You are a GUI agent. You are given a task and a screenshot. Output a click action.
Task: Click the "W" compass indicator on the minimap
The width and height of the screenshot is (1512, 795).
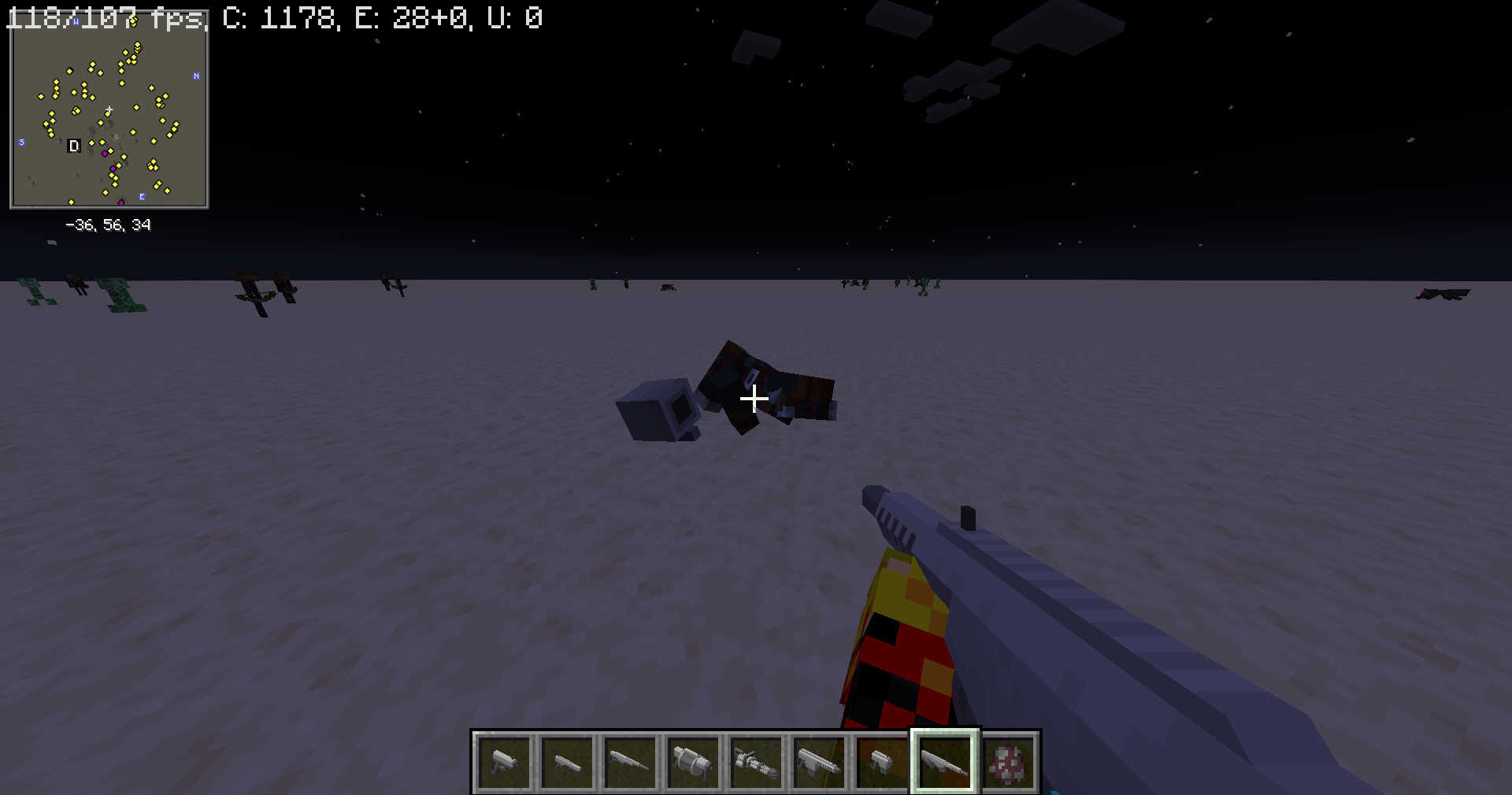pyautogui.click(x=76, y=22)
